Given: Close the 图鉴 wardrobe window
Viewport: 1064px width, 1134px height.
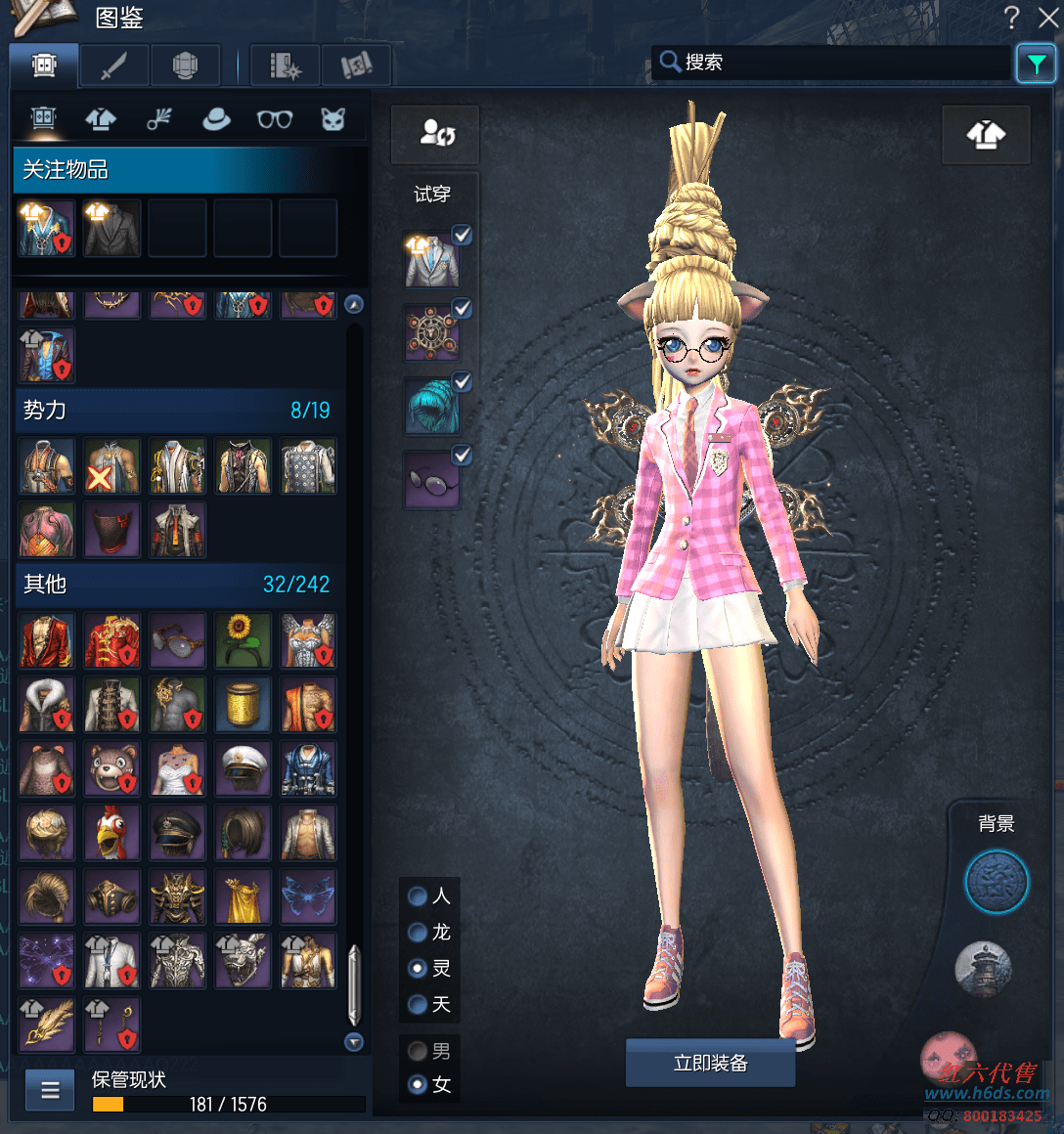Looking at the screenshot, I should 1047,17.
